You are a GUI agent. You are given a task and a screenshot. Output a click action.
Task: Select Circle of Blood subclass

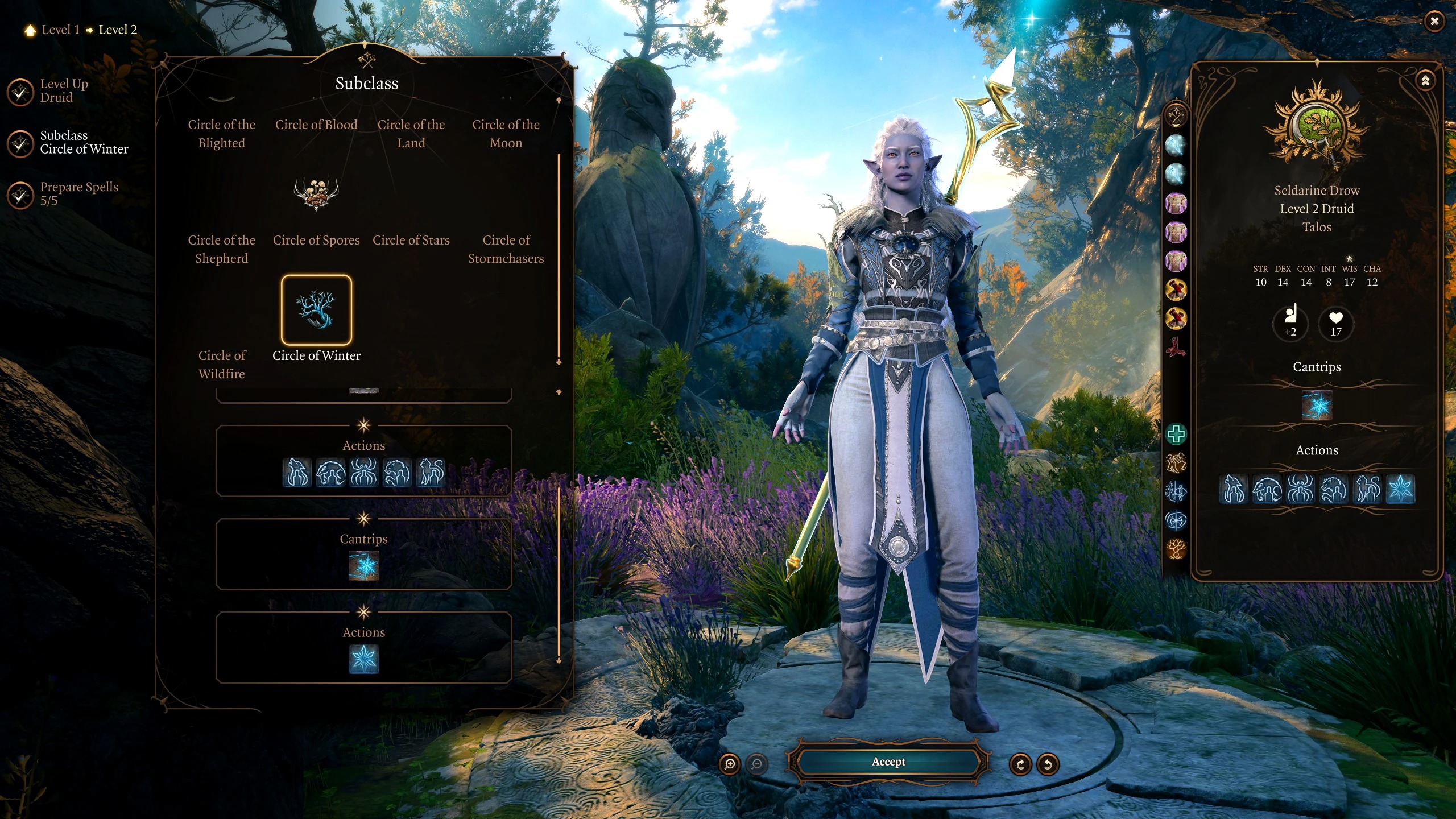pos(316,125)
